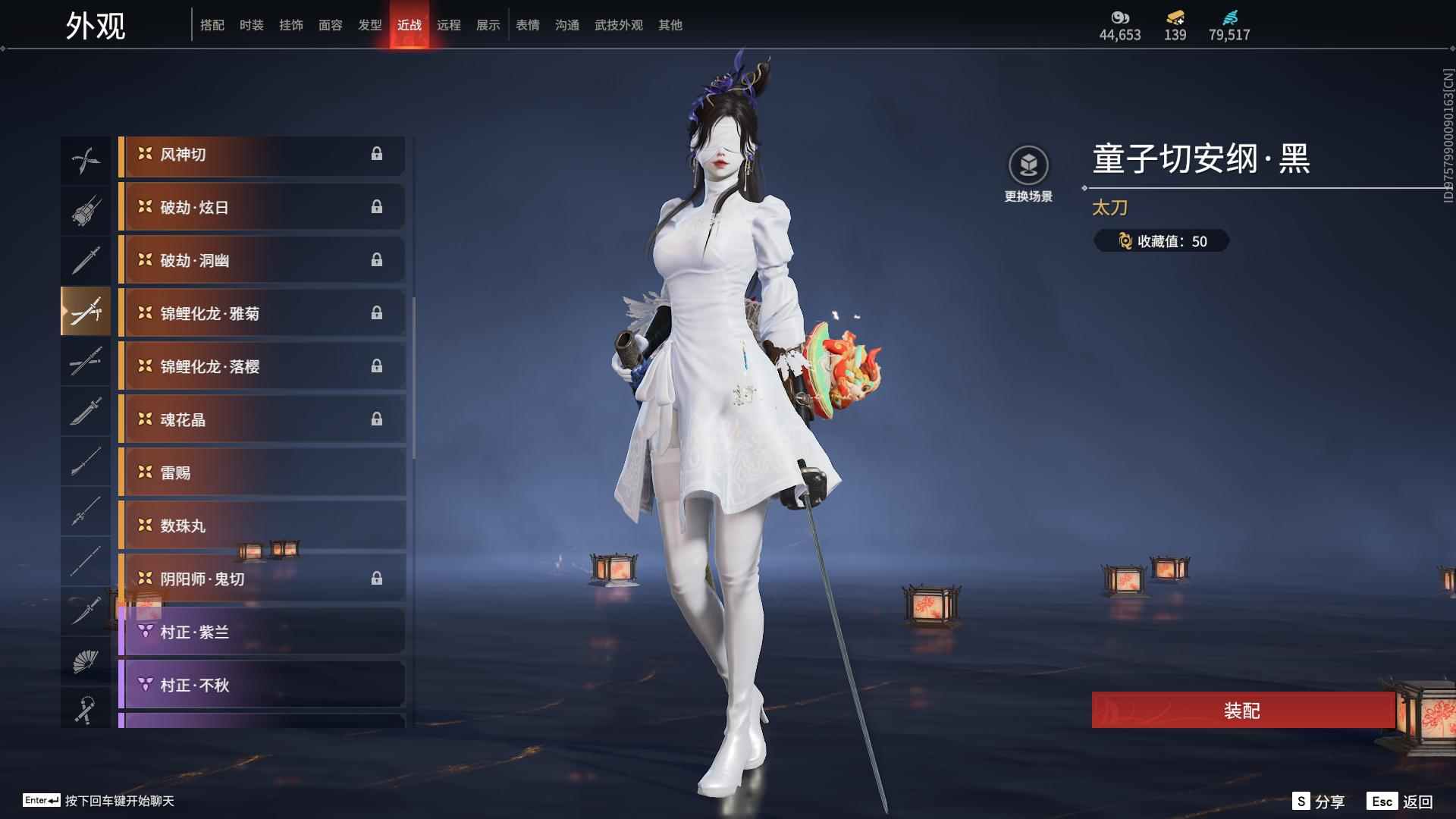Open the 武技外观 tab
Viewport: 1456px width, 819px height.
[618, 25]
